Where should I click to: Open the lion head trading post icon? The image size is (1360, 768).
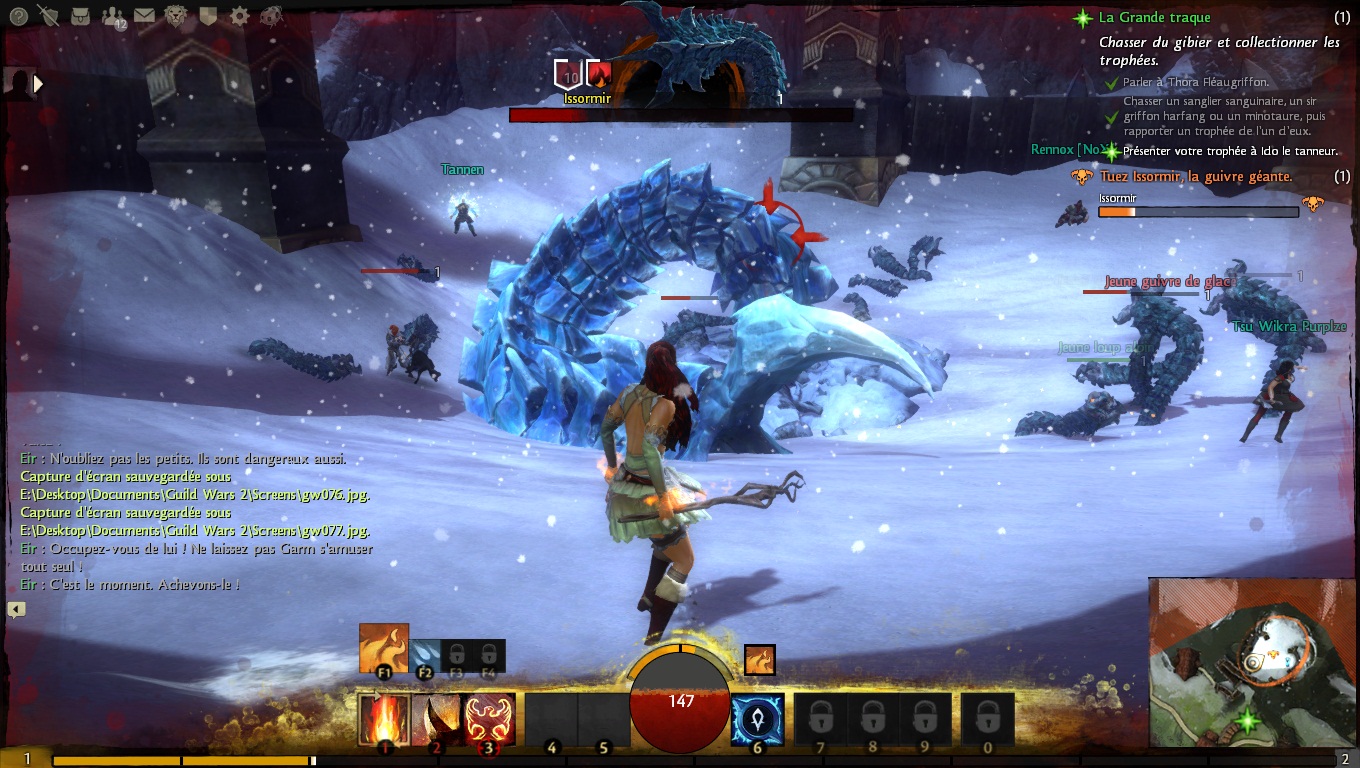(176, 16)
